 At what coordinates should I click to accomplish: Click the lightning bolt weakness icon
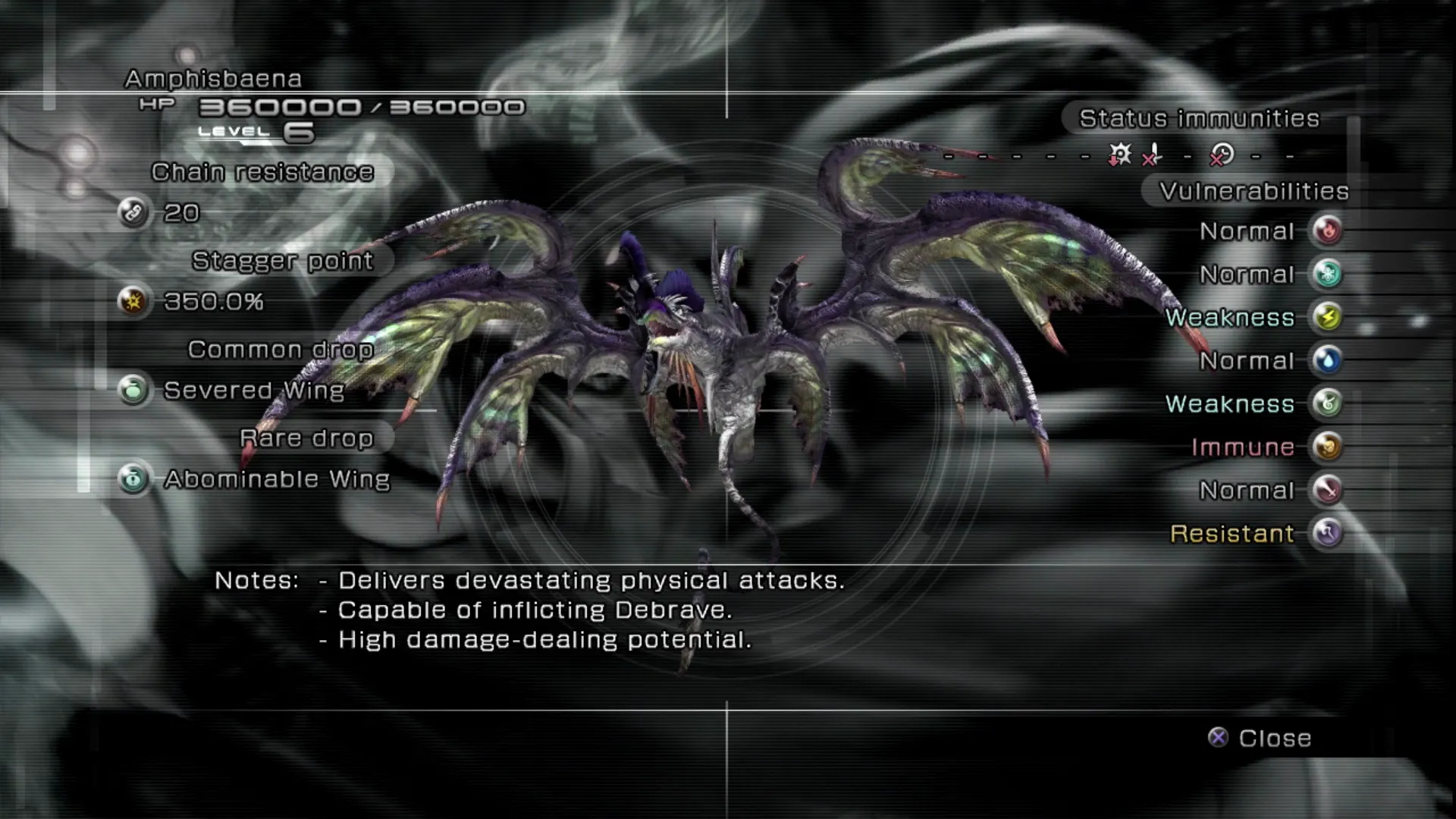click(1327, 317)
